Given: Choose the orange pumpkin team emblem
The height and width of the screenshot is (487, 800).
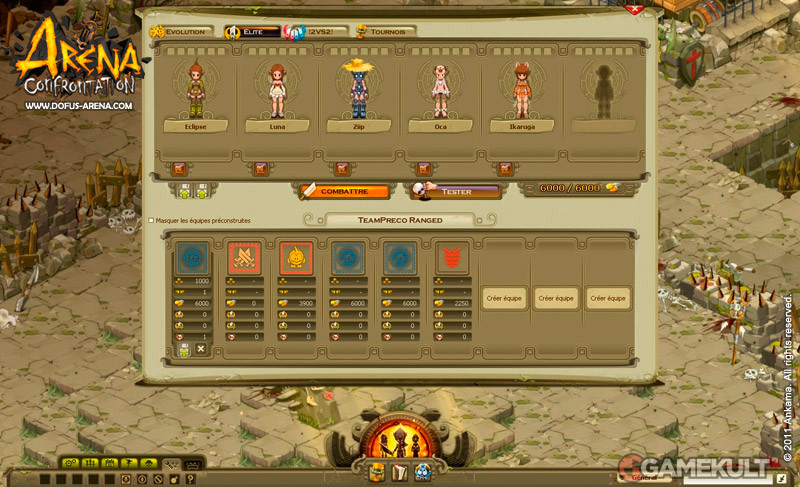Looking at the screenshot, I should click(296, 258).
